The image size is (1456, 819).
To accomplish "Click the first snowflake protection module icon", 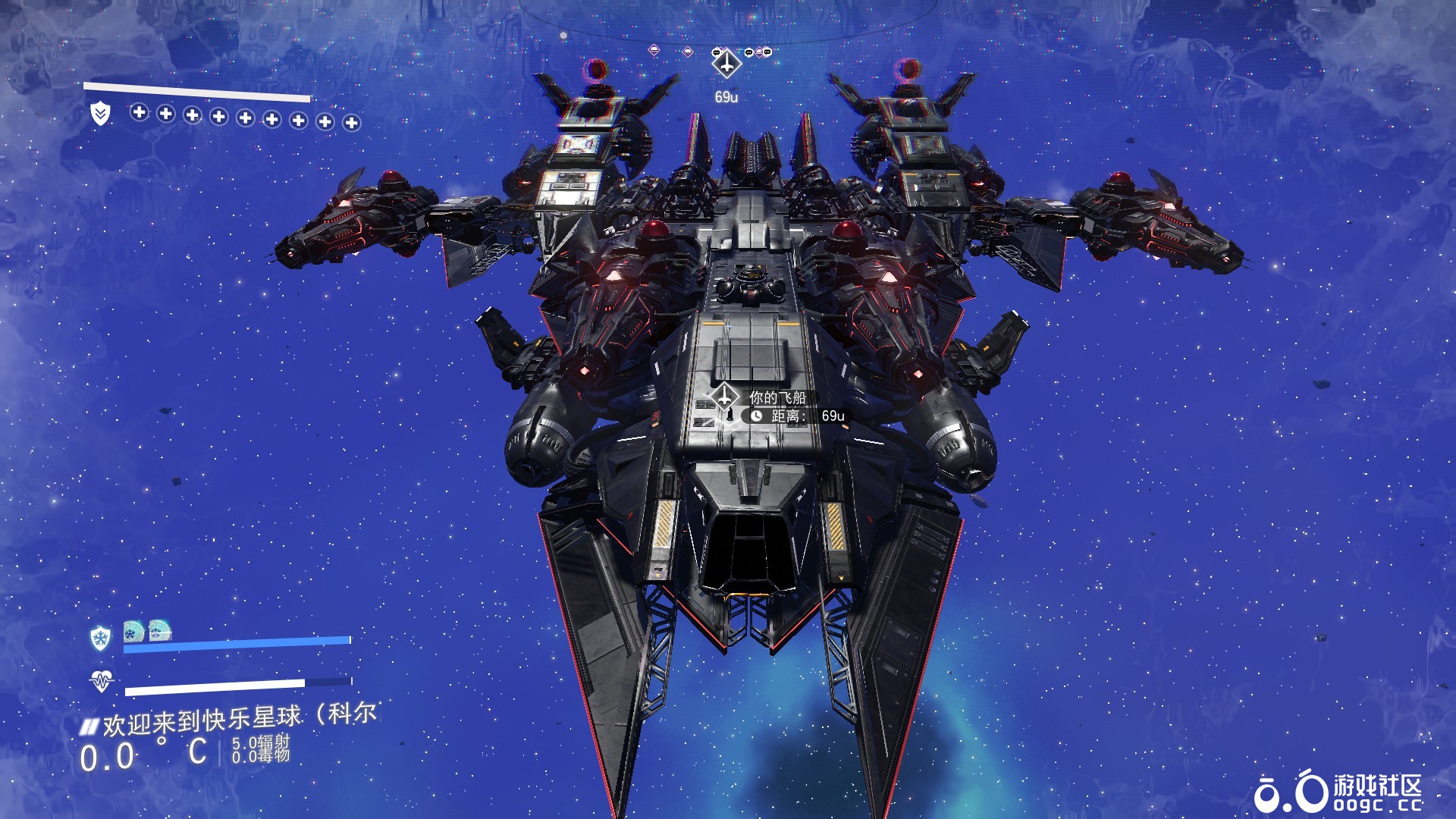I will coord(133,631).
